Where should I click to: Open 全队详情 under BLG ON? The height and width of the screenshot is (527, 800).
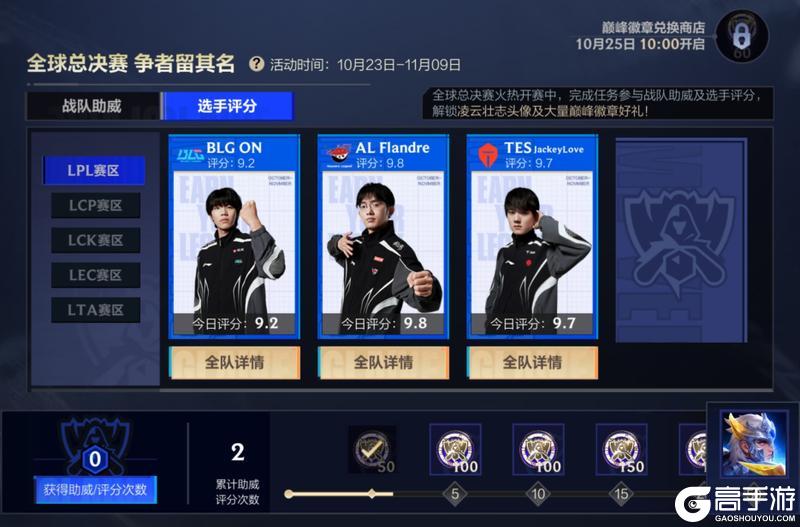[x=235, y=362]
